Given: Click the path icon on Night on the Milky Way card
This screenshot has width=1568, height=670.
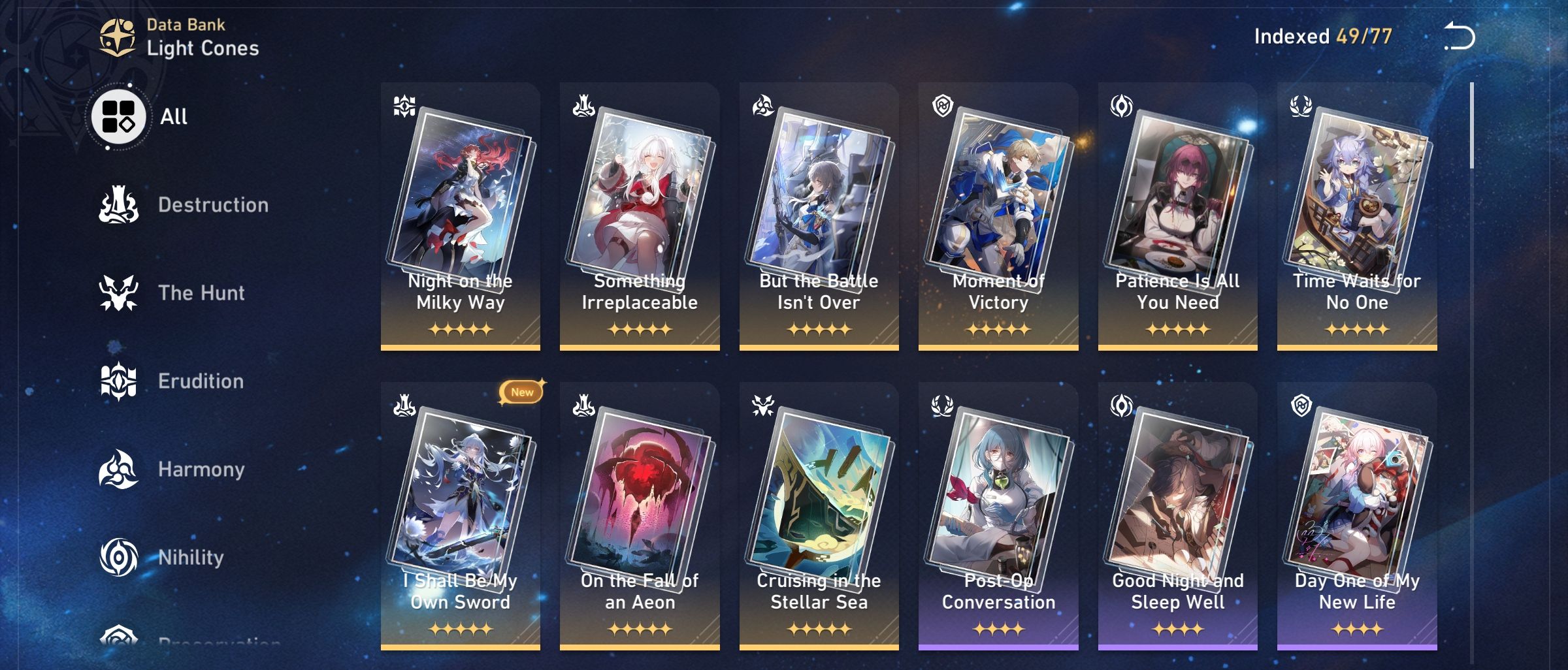Looking at the screenshot, I should click(x=404, y=104).
